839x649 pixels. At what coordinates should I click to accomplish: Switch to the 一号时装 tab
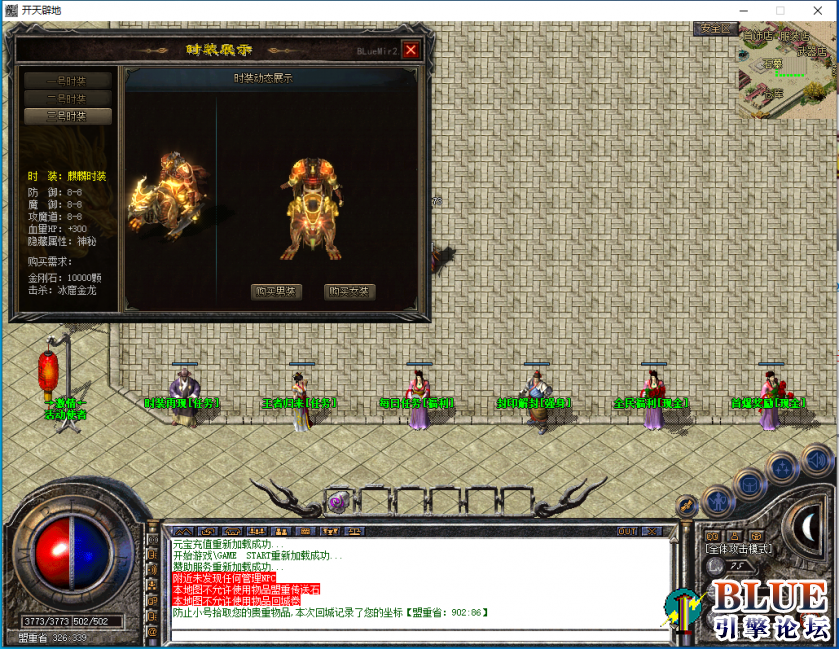pos(68,81)
